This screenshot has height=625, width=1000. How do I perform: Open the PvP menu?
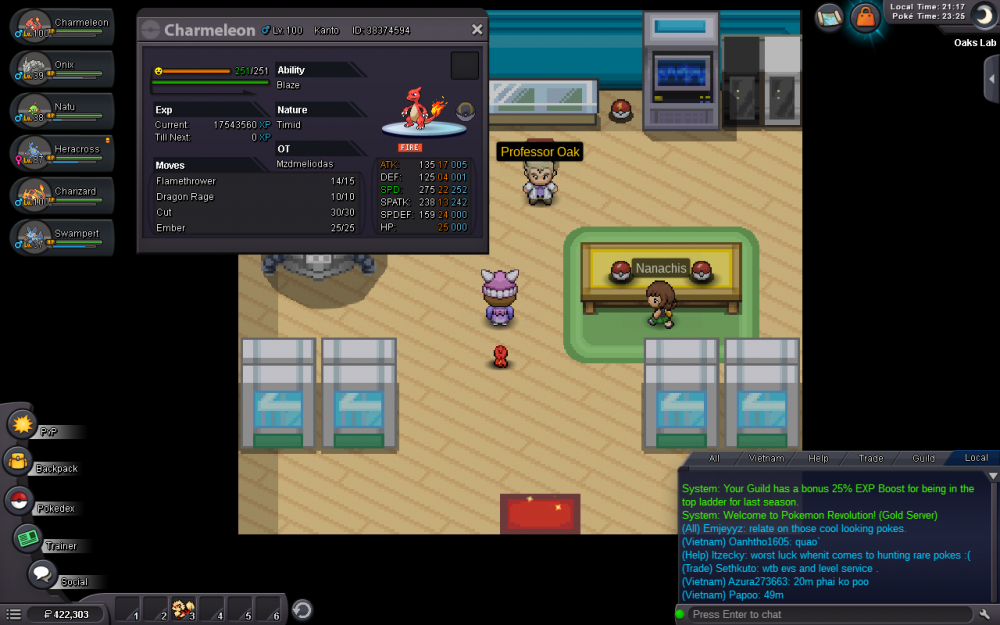point(23,424)
